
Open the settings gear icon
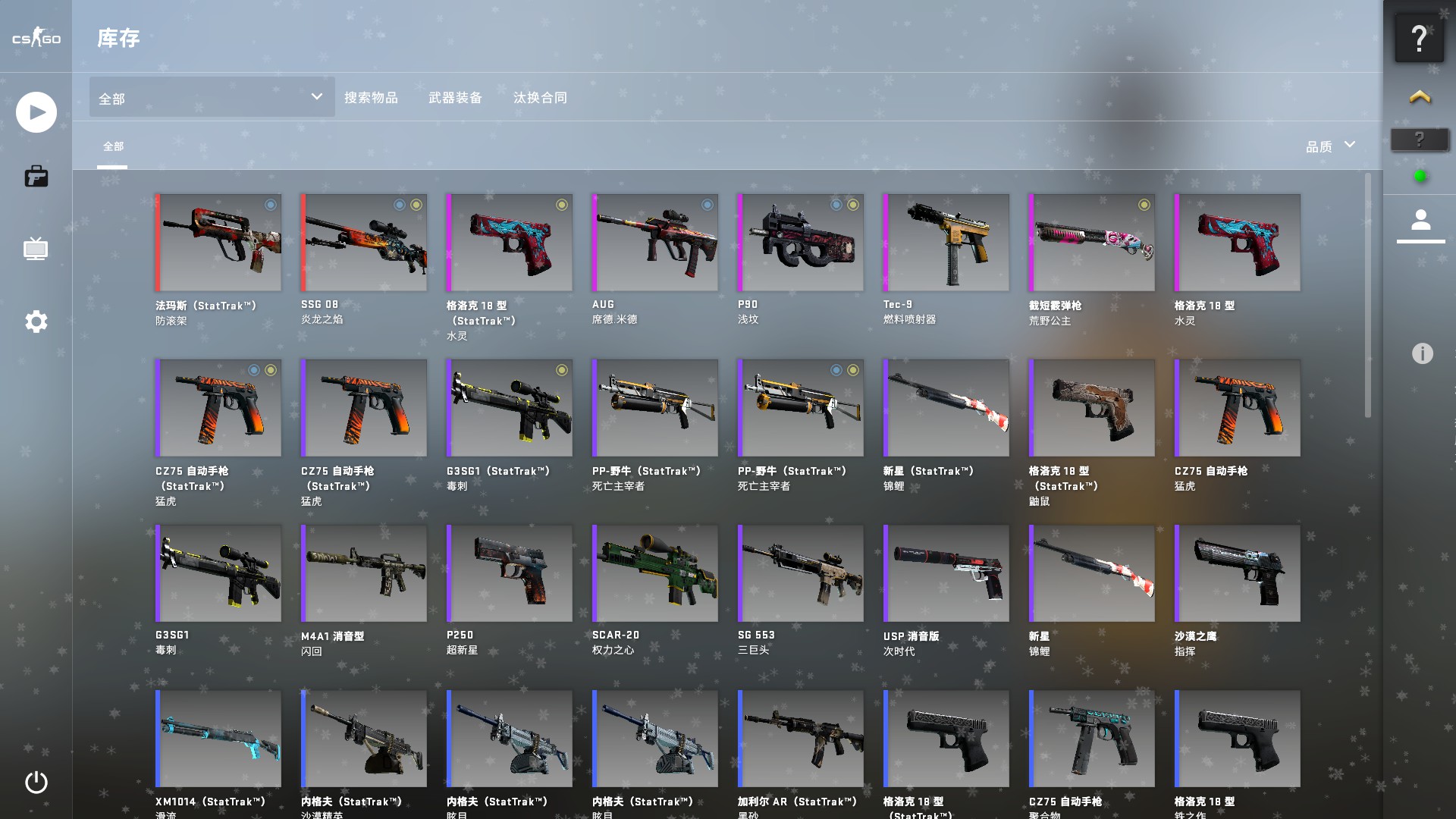pyautogui.click(x=34, y=322)
